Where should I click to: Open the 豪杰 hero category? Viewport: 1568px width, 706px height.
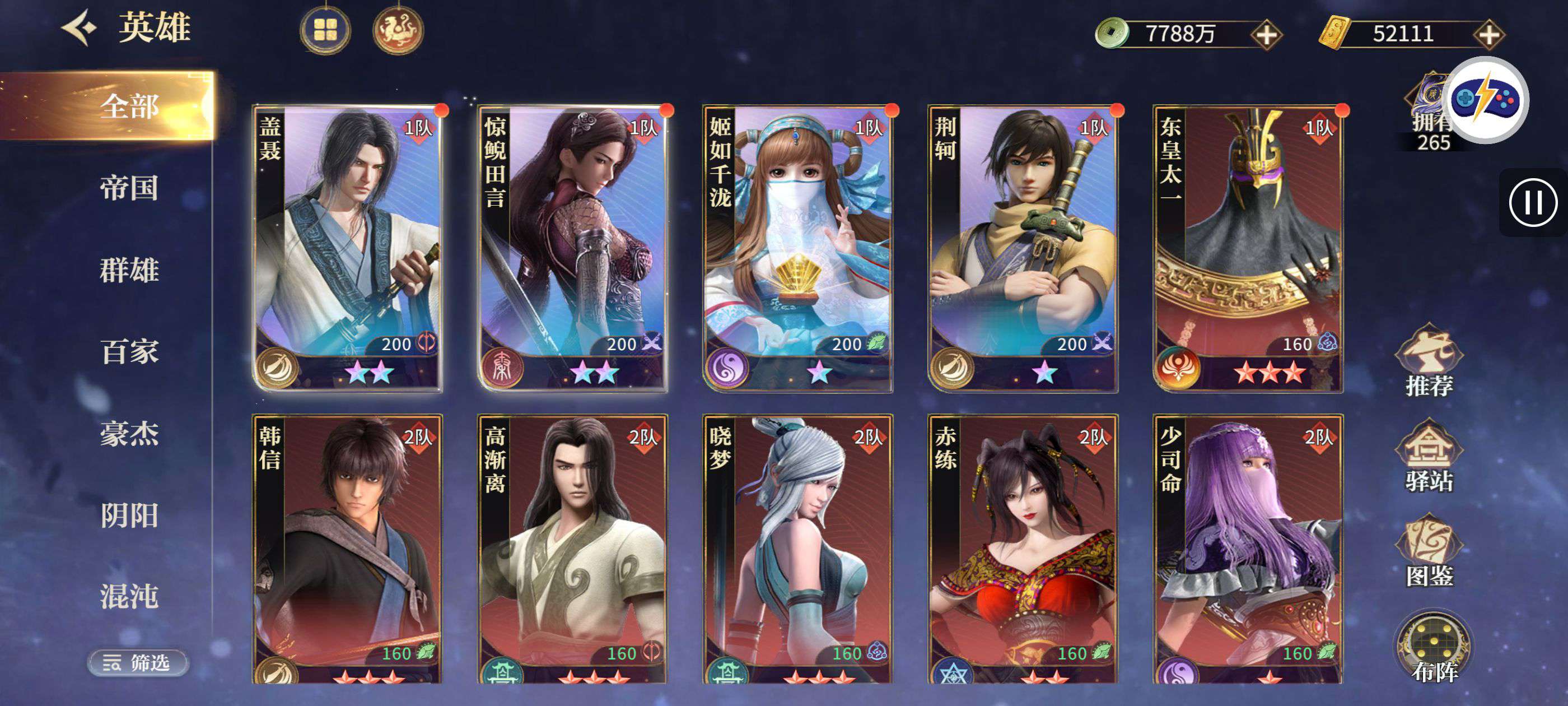(129, 433)
